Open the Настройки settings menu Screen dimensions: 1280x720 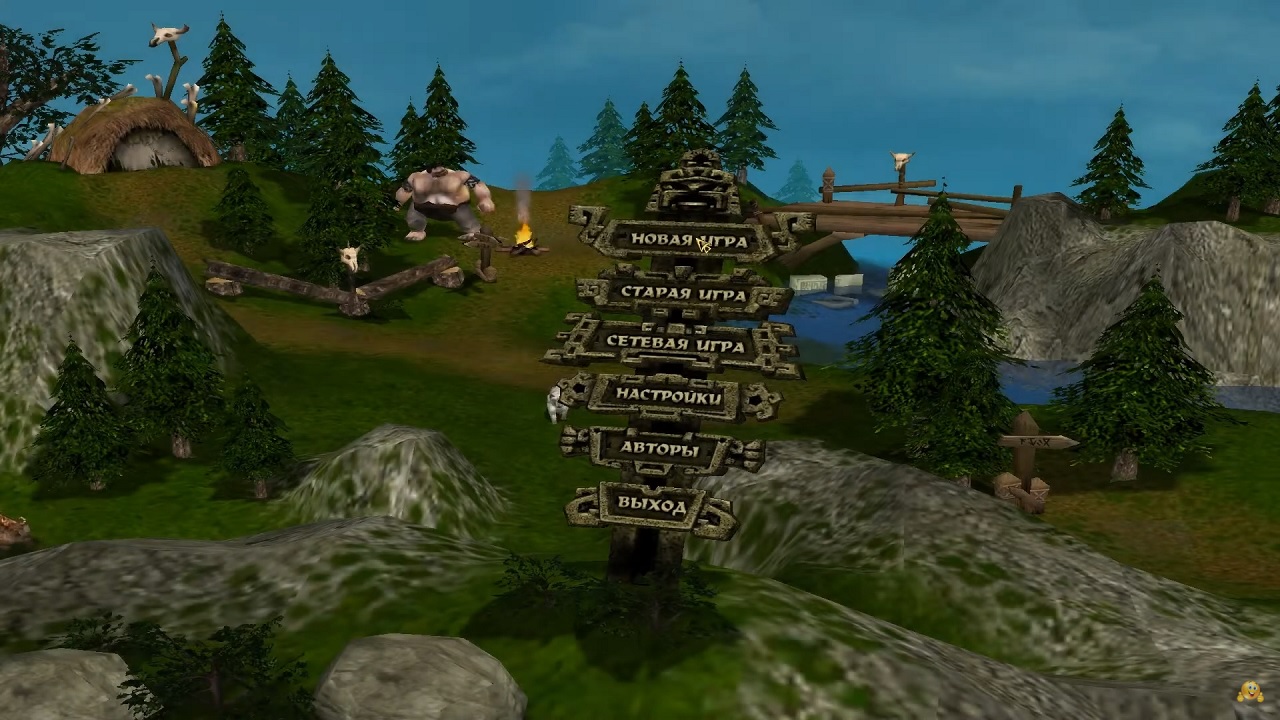[x=668, y=396]
